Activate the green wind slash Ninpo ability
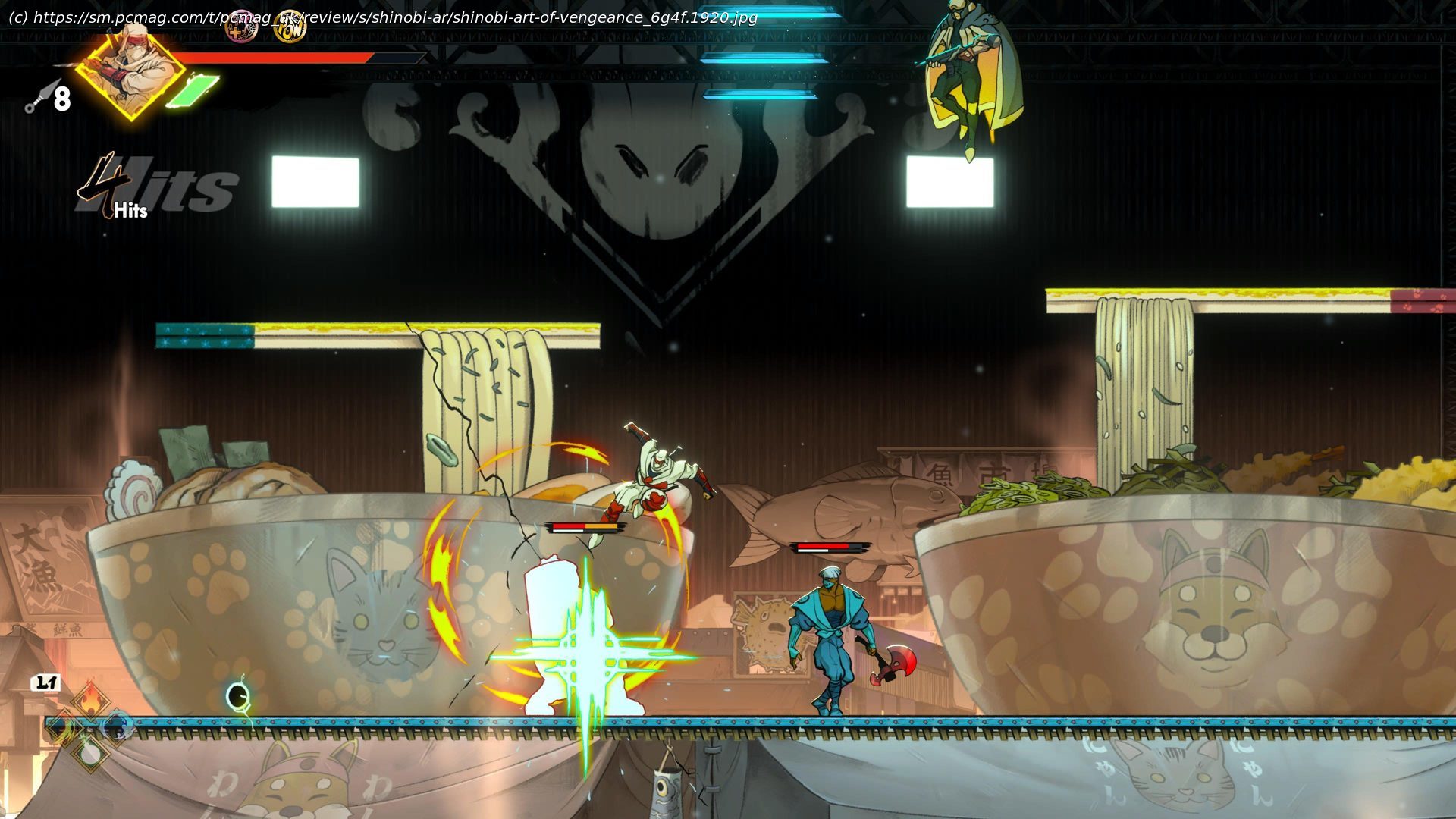This screenshot has height=819, width=1456. [63, 726]
